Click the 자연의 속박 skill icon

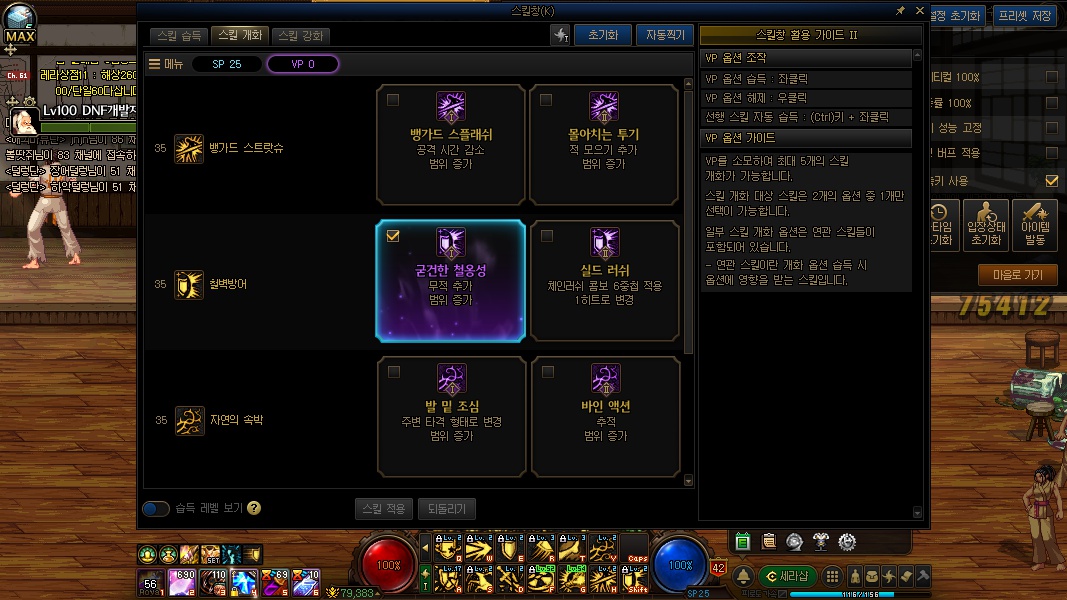[x=188, y=420]
